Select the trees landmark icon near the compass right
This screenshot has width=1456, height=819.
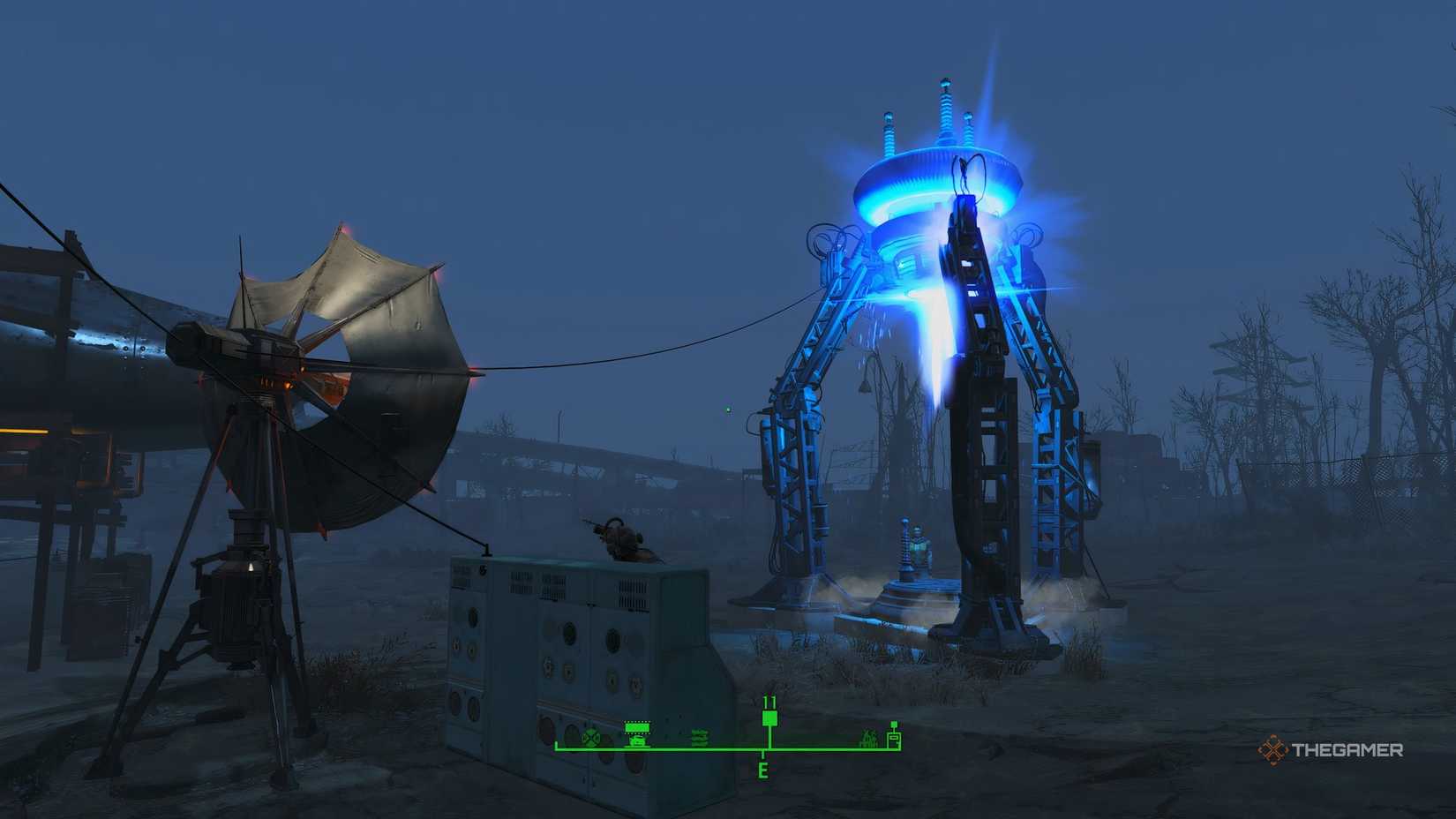coord(867,738)
